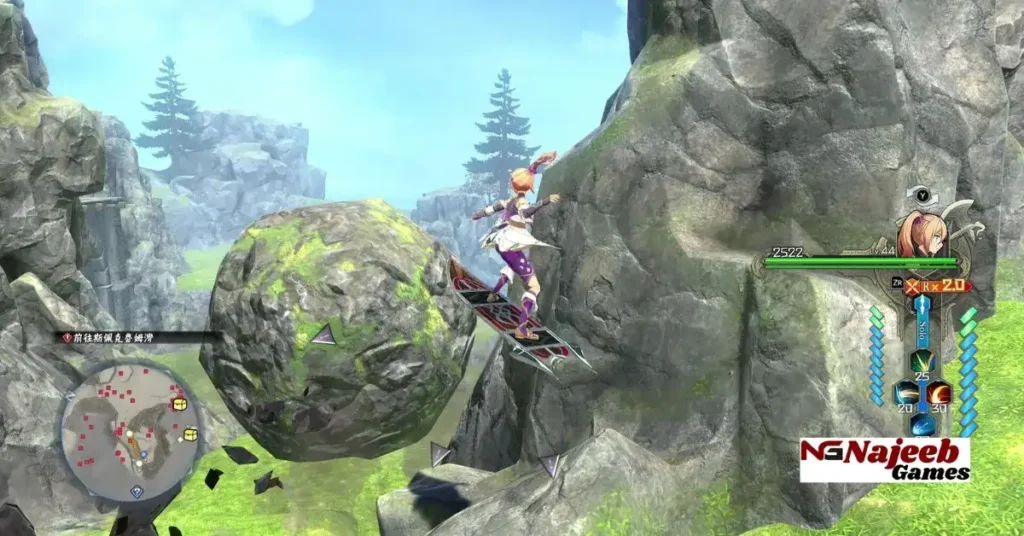Click the upper treasure chest map marker

tap(180, 403)
